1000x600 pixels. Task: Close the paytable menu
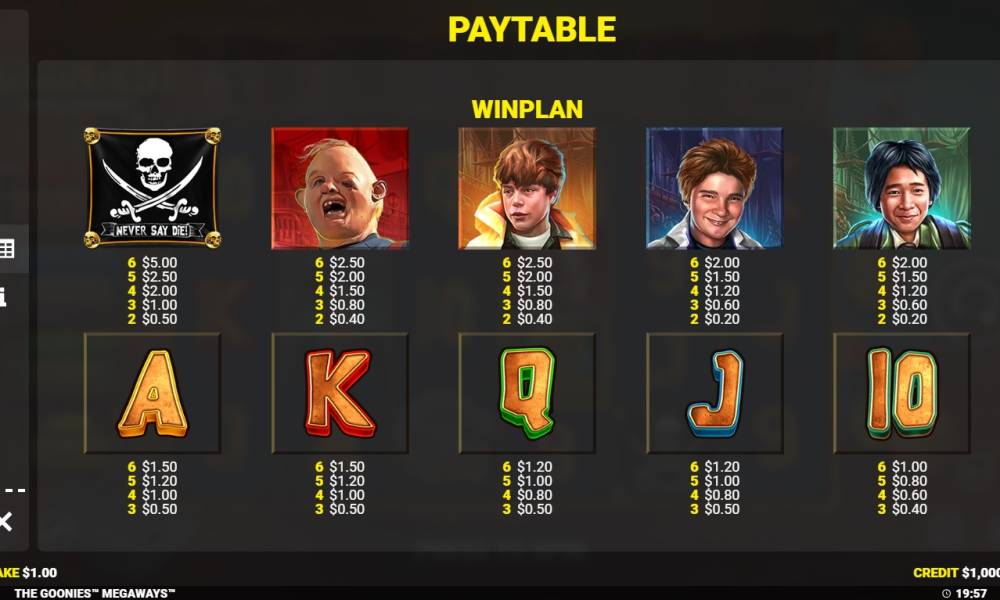[x=5, y=520]
